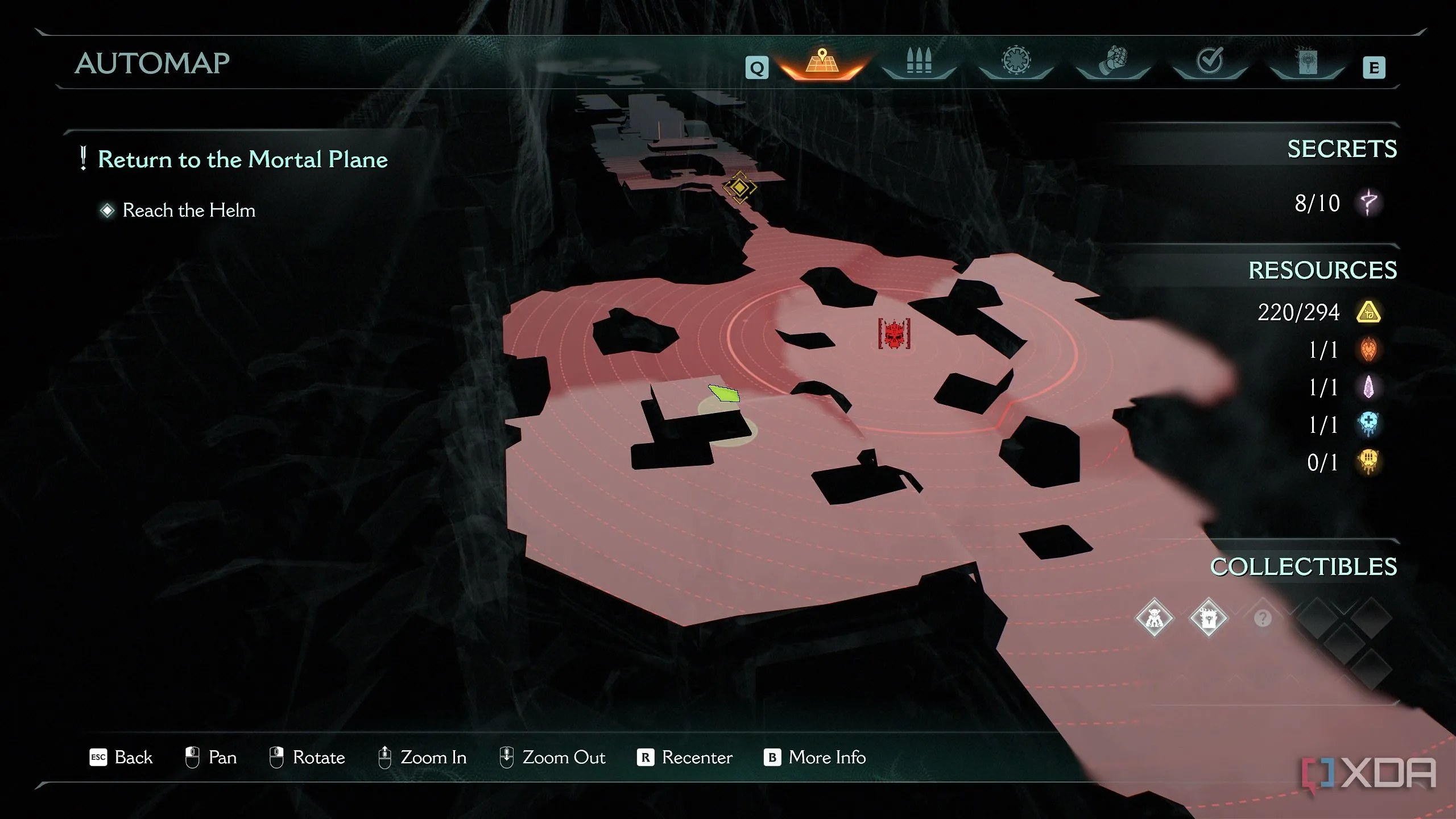Click the green player arrow on map
This screenshot has width=1456, height=819.
pos(725,393)
